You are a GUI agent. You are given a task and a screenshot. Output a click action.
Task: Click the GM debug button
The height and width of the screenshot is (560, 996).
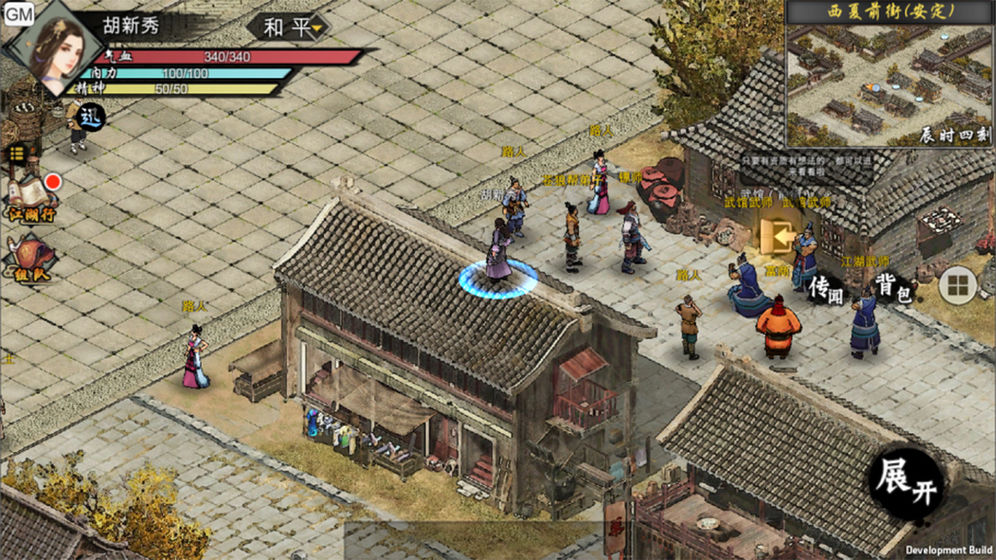18,14
